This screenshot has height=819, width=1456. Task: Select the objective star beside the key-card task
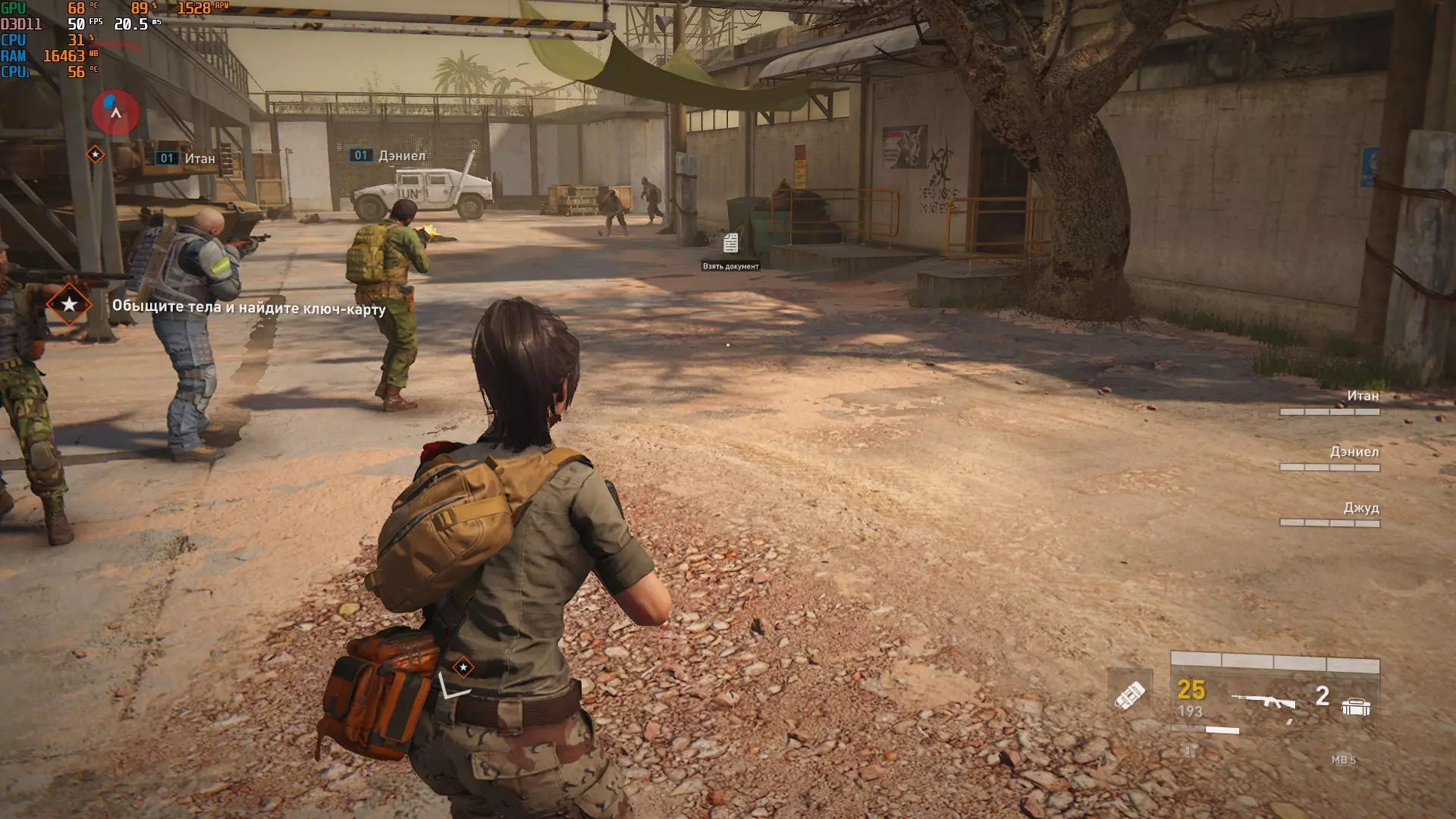69,305
